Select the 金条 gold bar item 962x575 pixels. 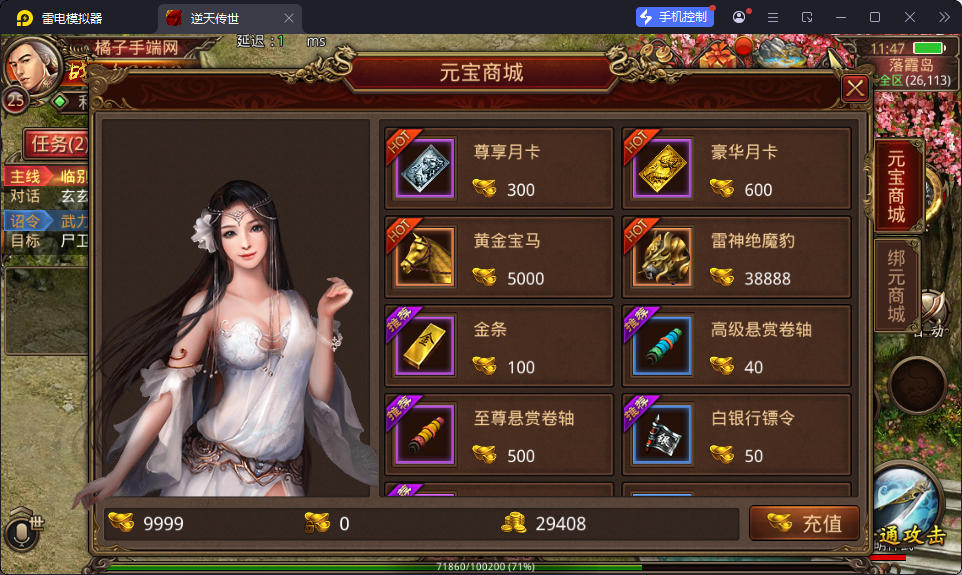coord(498,347)
